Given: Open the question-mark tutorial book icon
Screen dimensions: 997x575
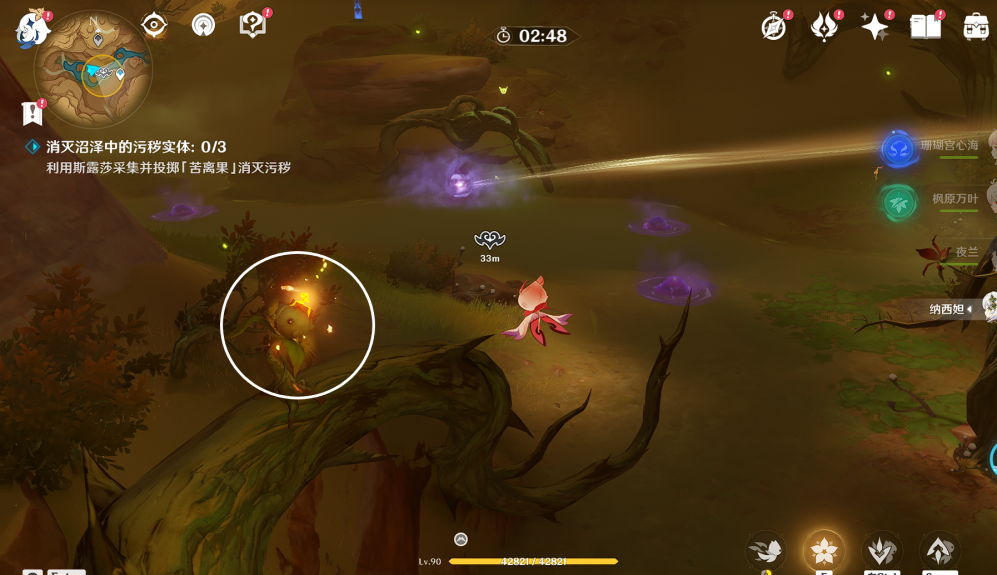Looking at the screenshot, I should (x=253, y=25).
